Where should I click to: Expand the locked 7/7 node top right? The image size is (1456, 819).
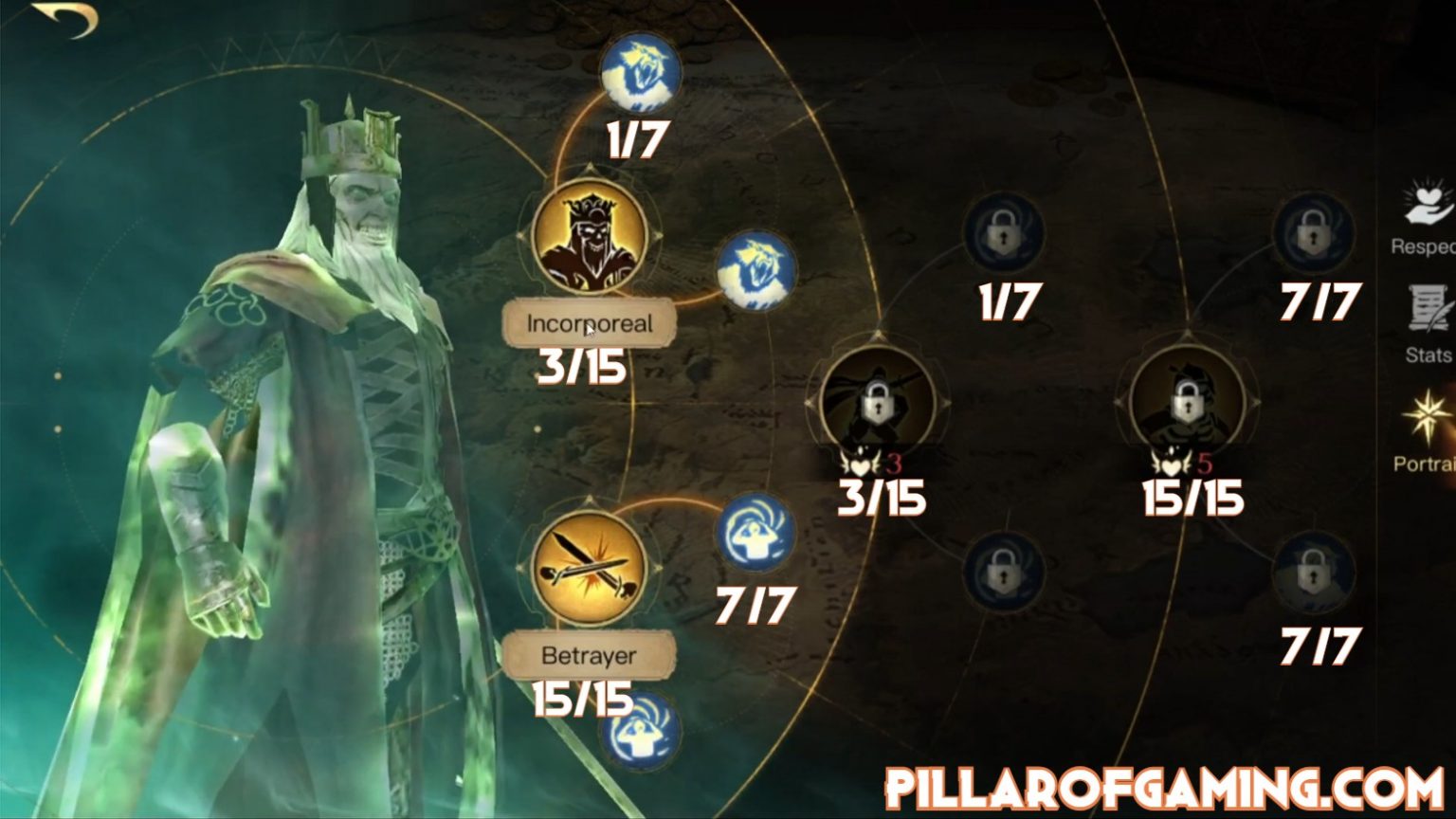coord(1313,235)
